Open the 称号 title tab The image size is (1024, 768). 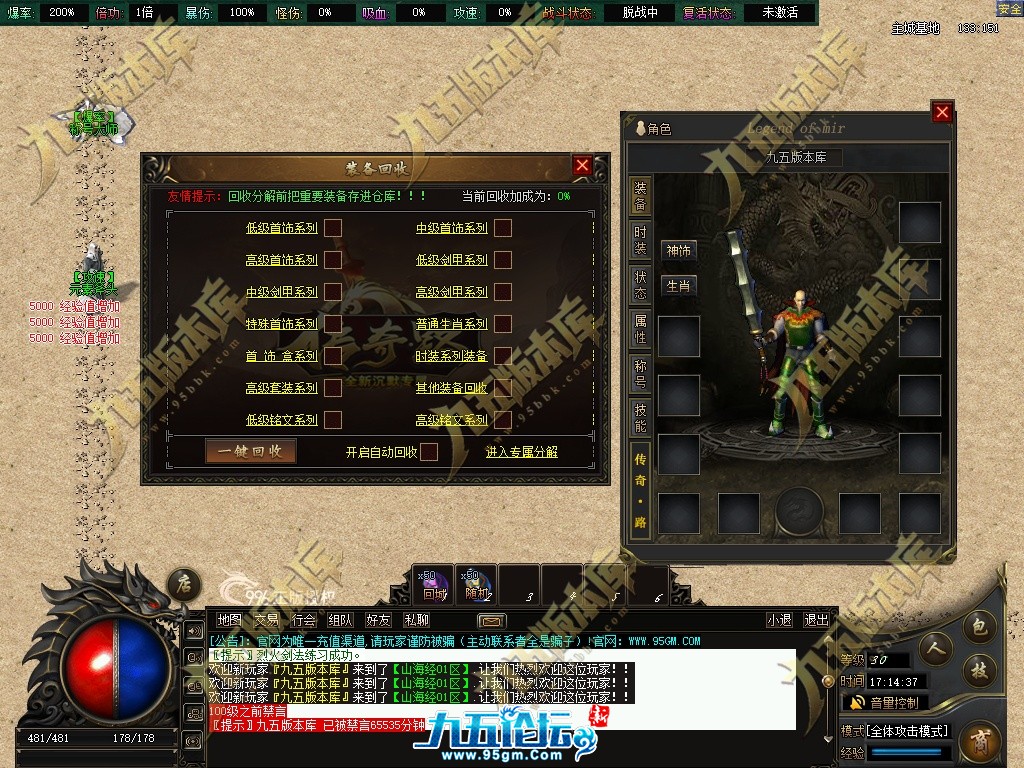(640, 373)
